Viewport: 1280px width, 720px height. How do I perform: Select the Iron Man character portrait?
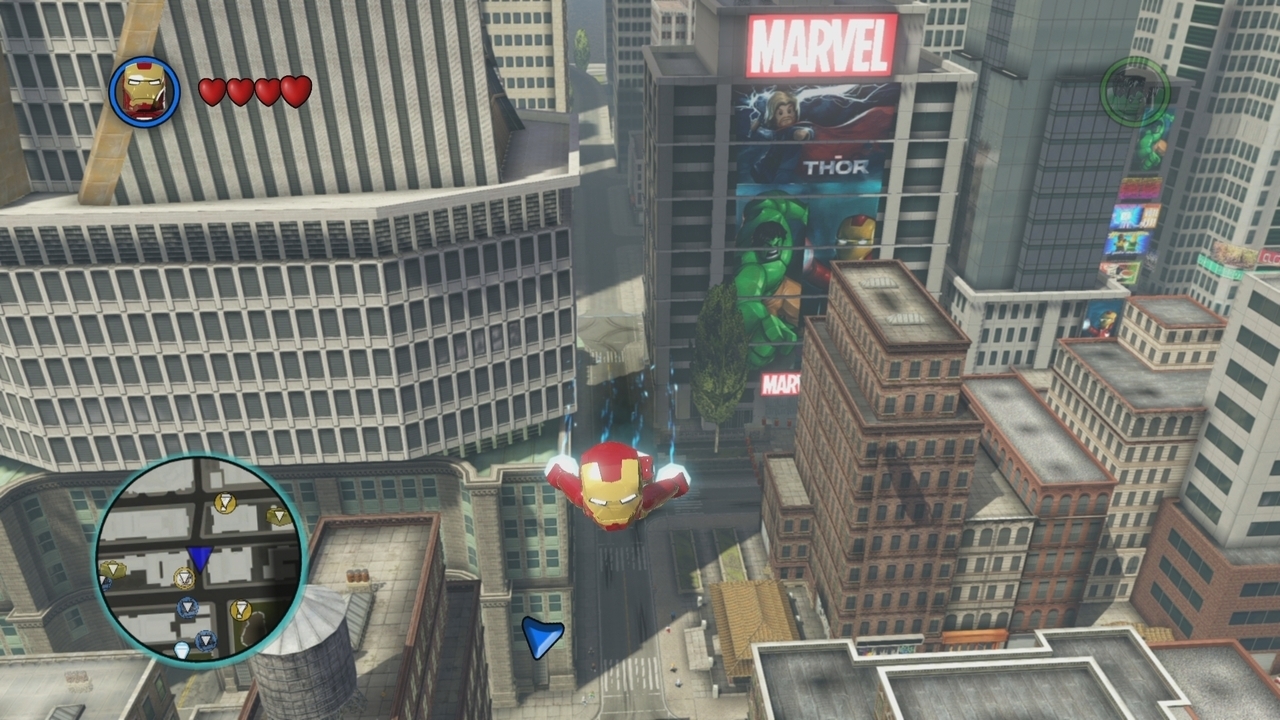(144, 92)
